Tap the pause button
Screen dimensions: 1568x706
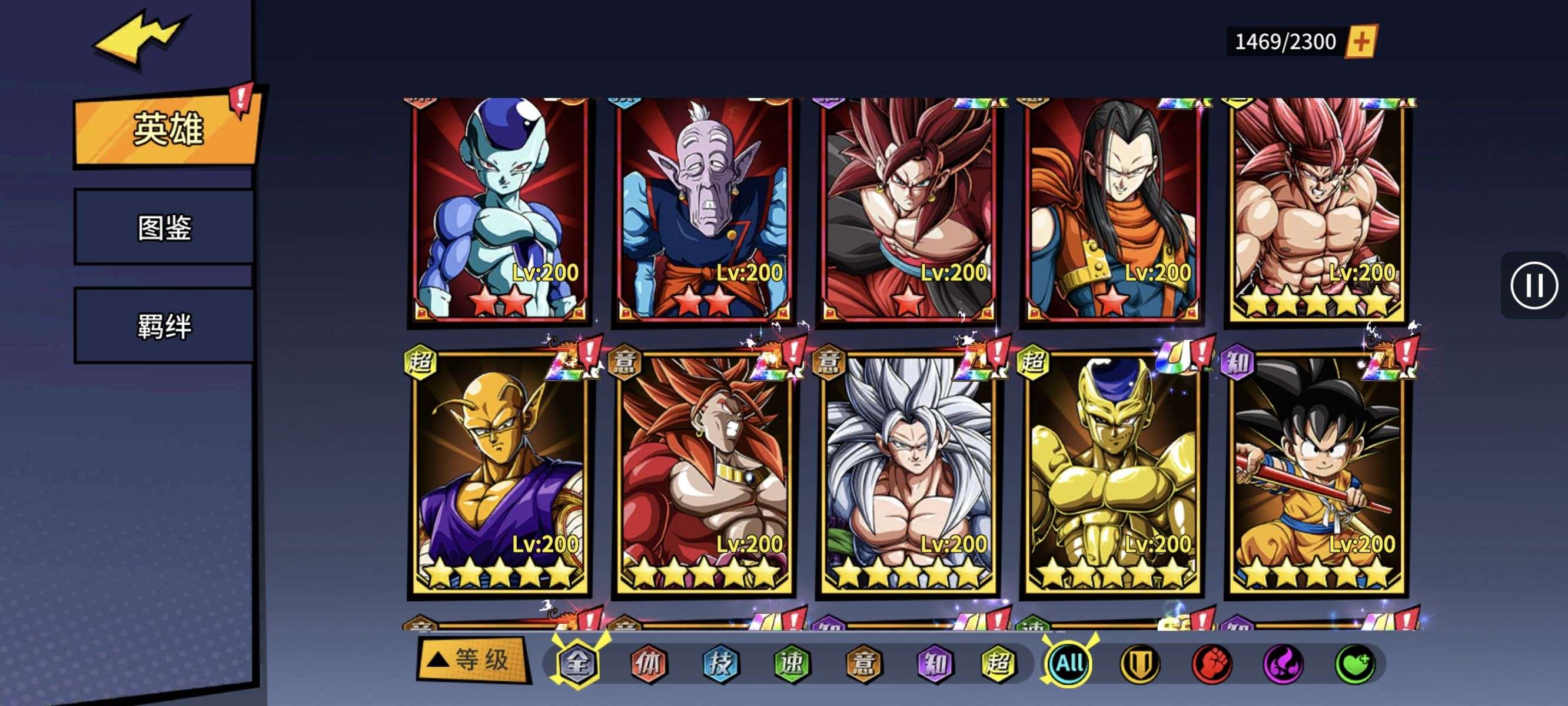tap(1533, 285)
